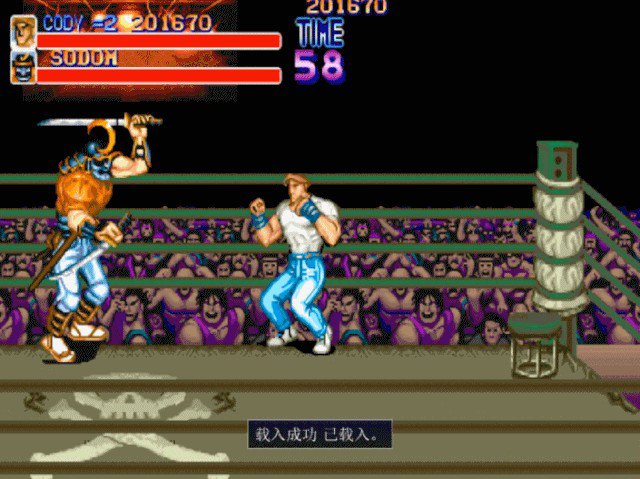Click Cody's player portrait icon

tap(23, 31)
